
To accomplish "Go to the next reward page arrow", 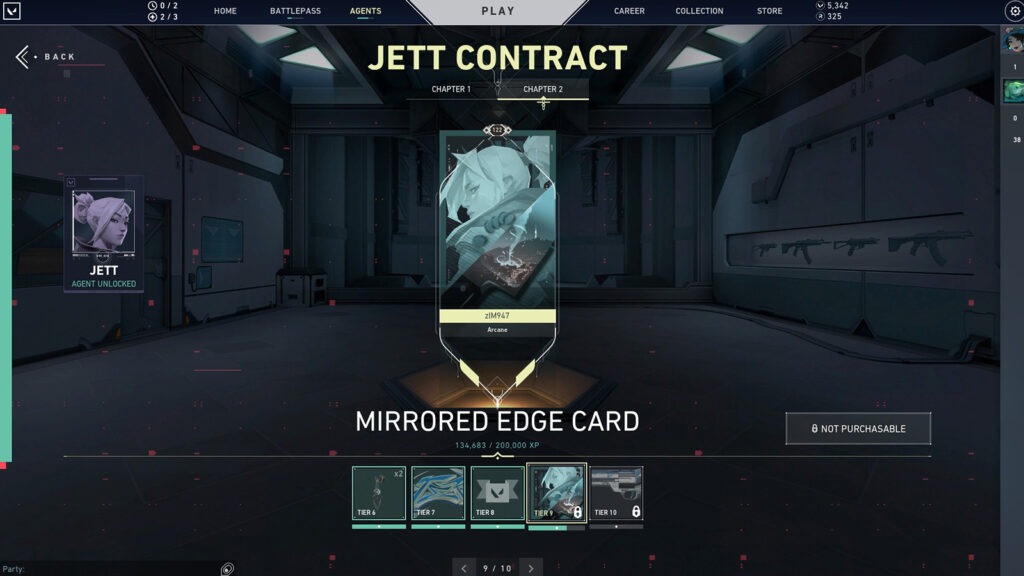I will pos(531,568).
